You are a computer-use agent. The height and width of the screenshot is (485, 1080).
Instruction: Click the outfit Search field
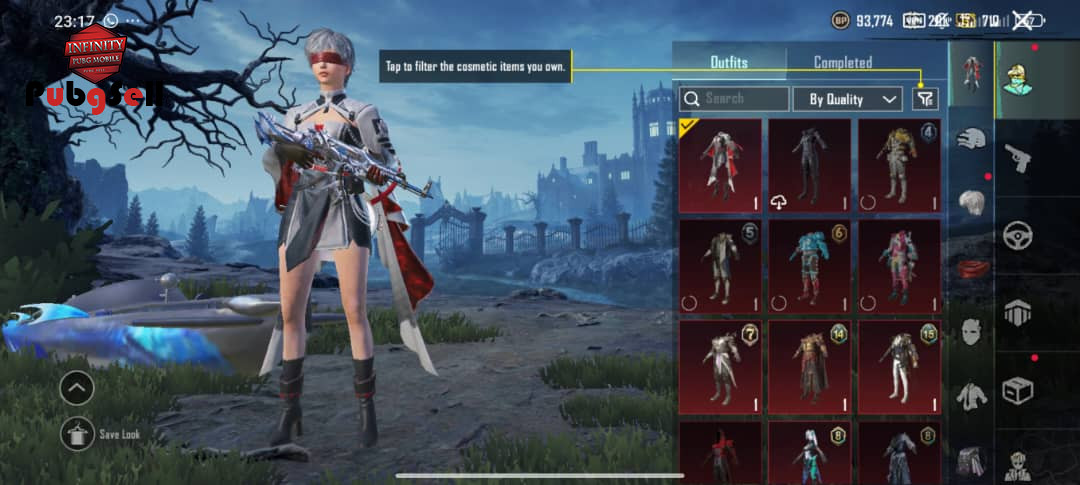[x=735, y=99]
